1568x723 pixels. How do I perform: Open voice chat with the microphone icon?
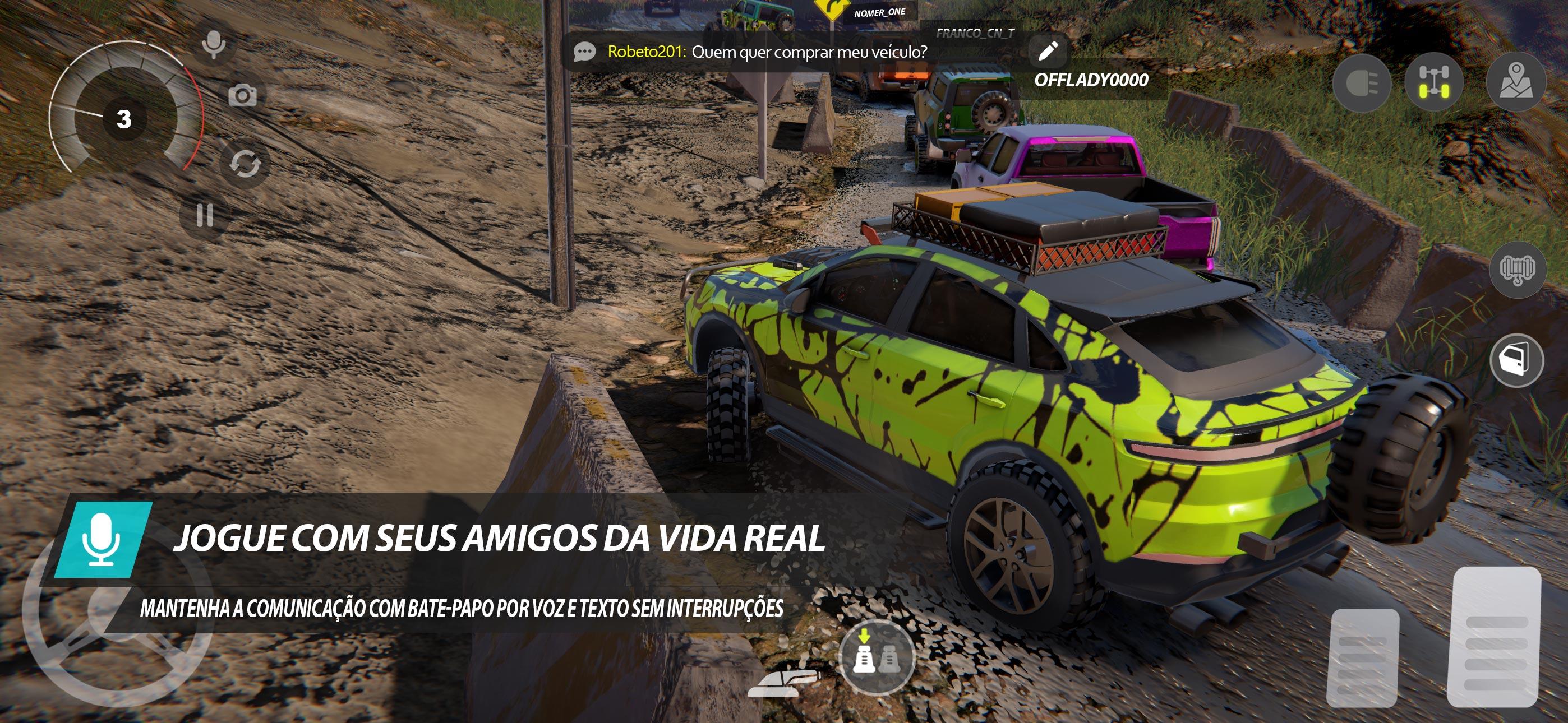(x=213, y=44)
